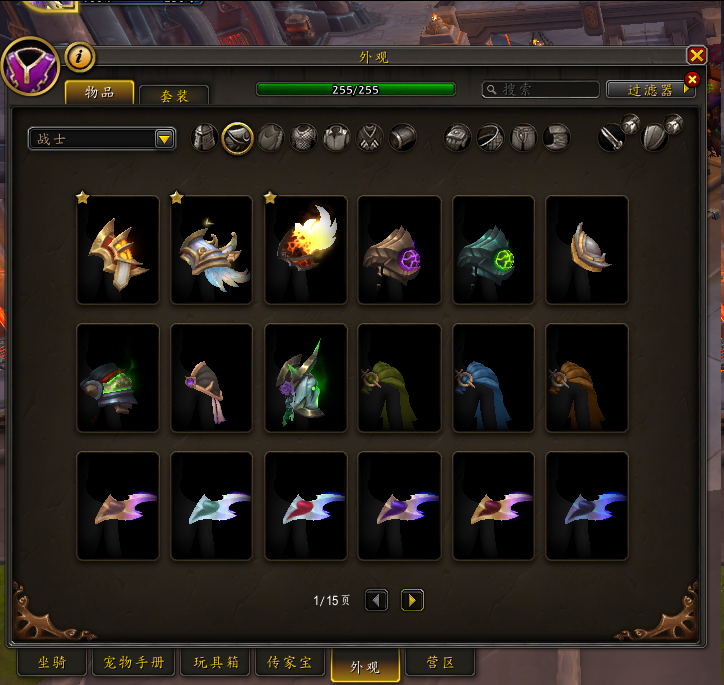Close the 外观 appearance window
Viewport: 724px width, 685px height.
(x=696, y=56)
